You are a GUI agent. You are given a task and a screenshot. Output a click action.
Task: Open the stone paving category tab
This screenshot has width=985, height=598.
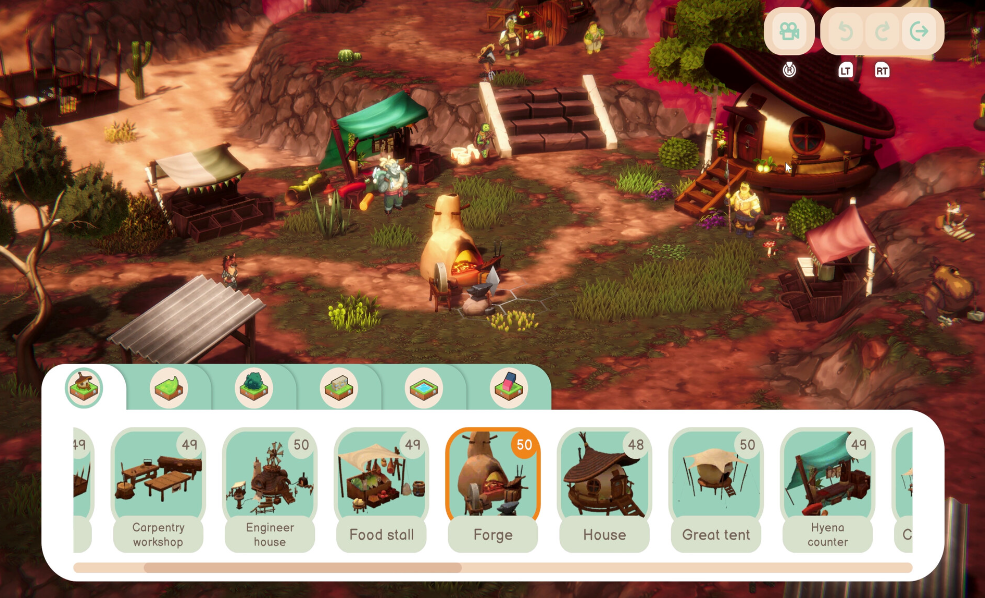pos(339,388)
